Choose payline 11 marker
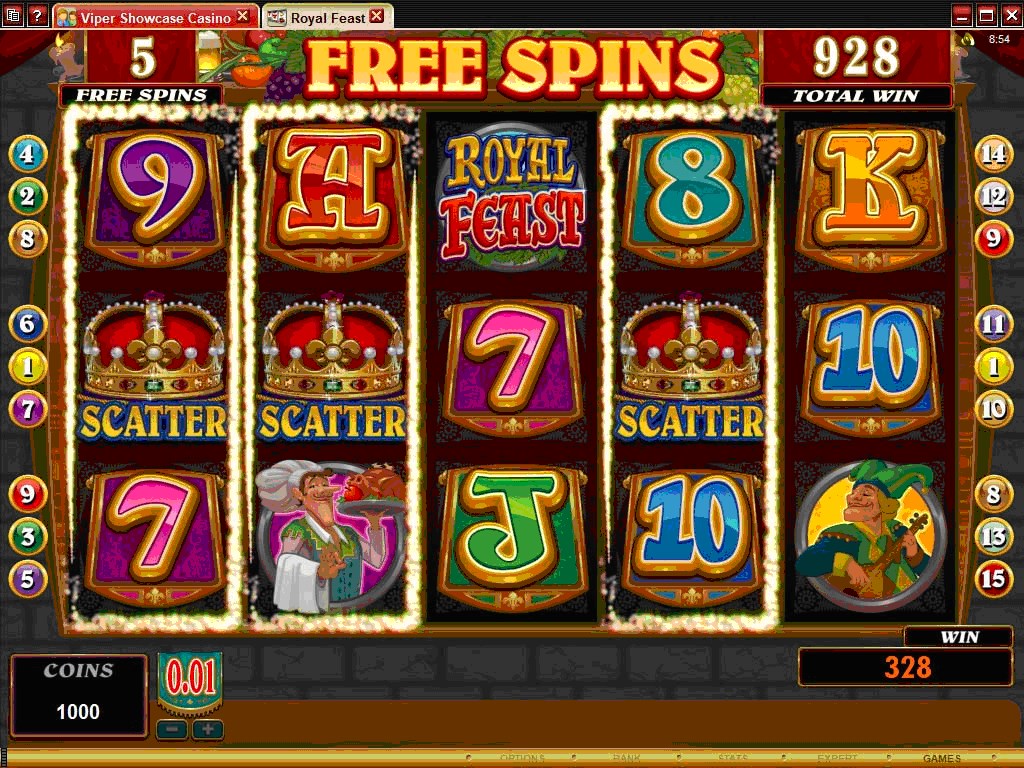Image resolution: width=1024 pixels, height=768 pixels. point(994,323)
